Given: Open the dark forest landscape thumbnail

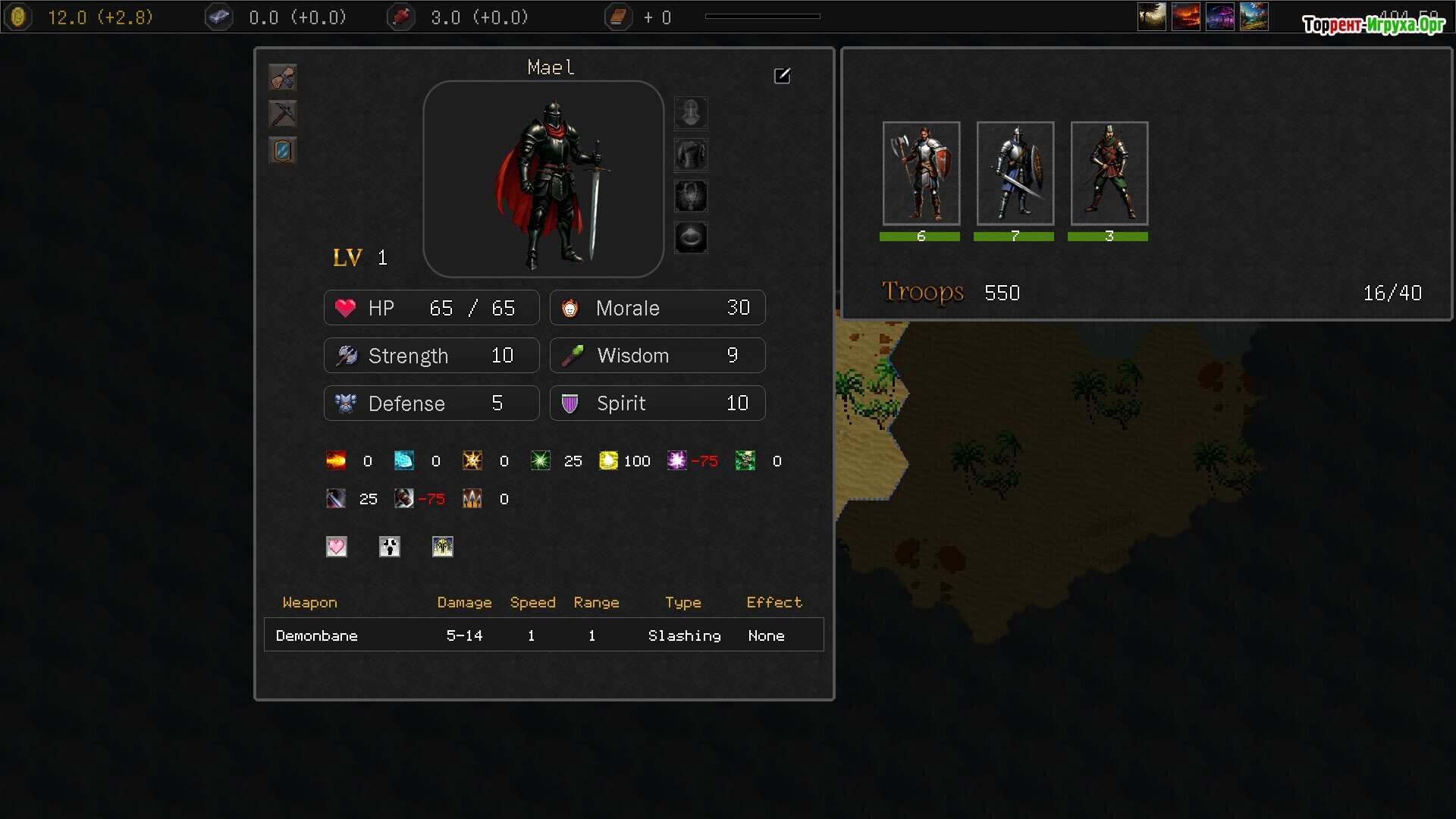Looking at the screenshot, I should coord(1152,17).
